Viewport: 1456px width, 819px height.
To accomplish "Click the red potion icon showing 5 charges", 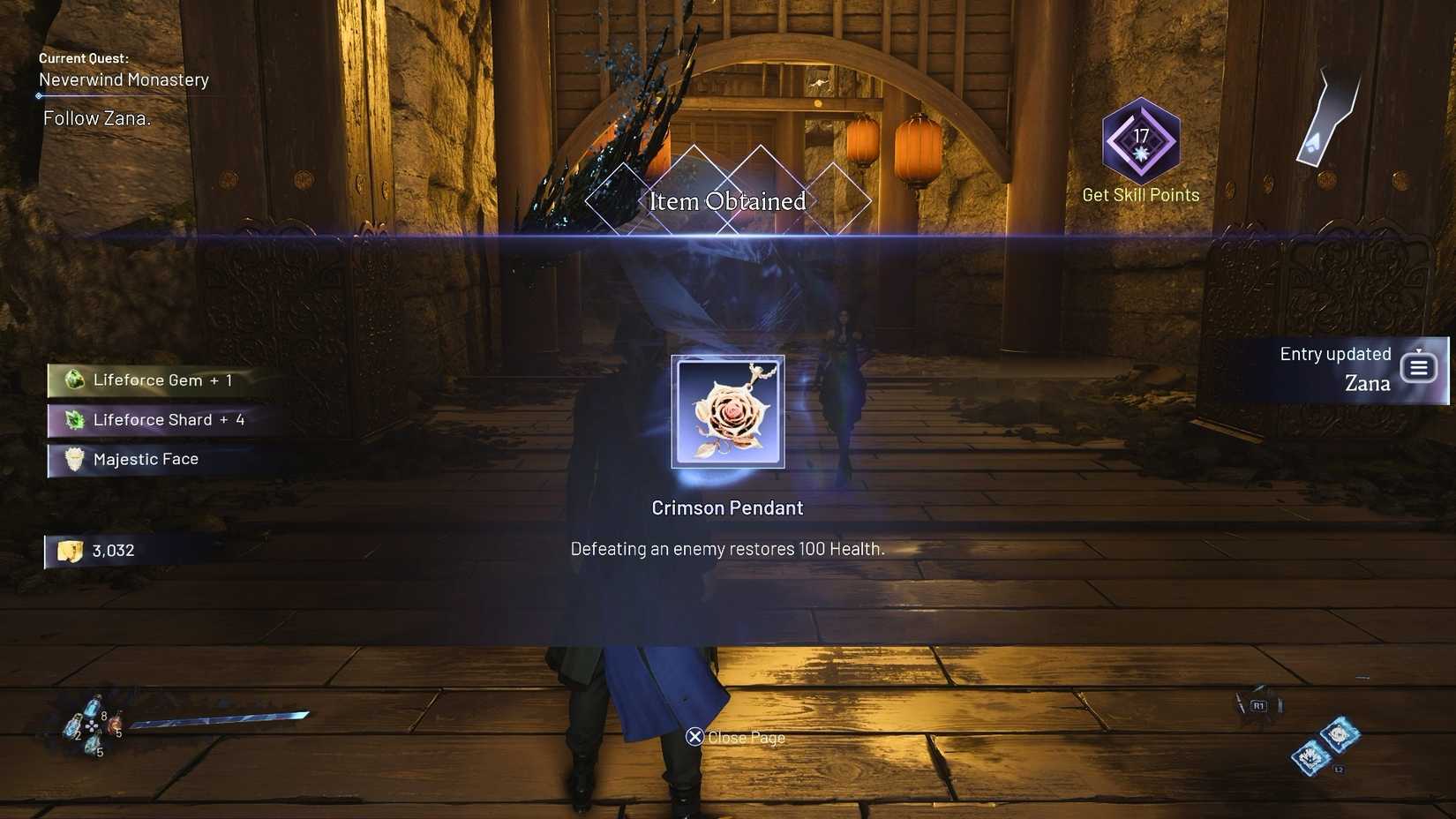I will [116, 725].
